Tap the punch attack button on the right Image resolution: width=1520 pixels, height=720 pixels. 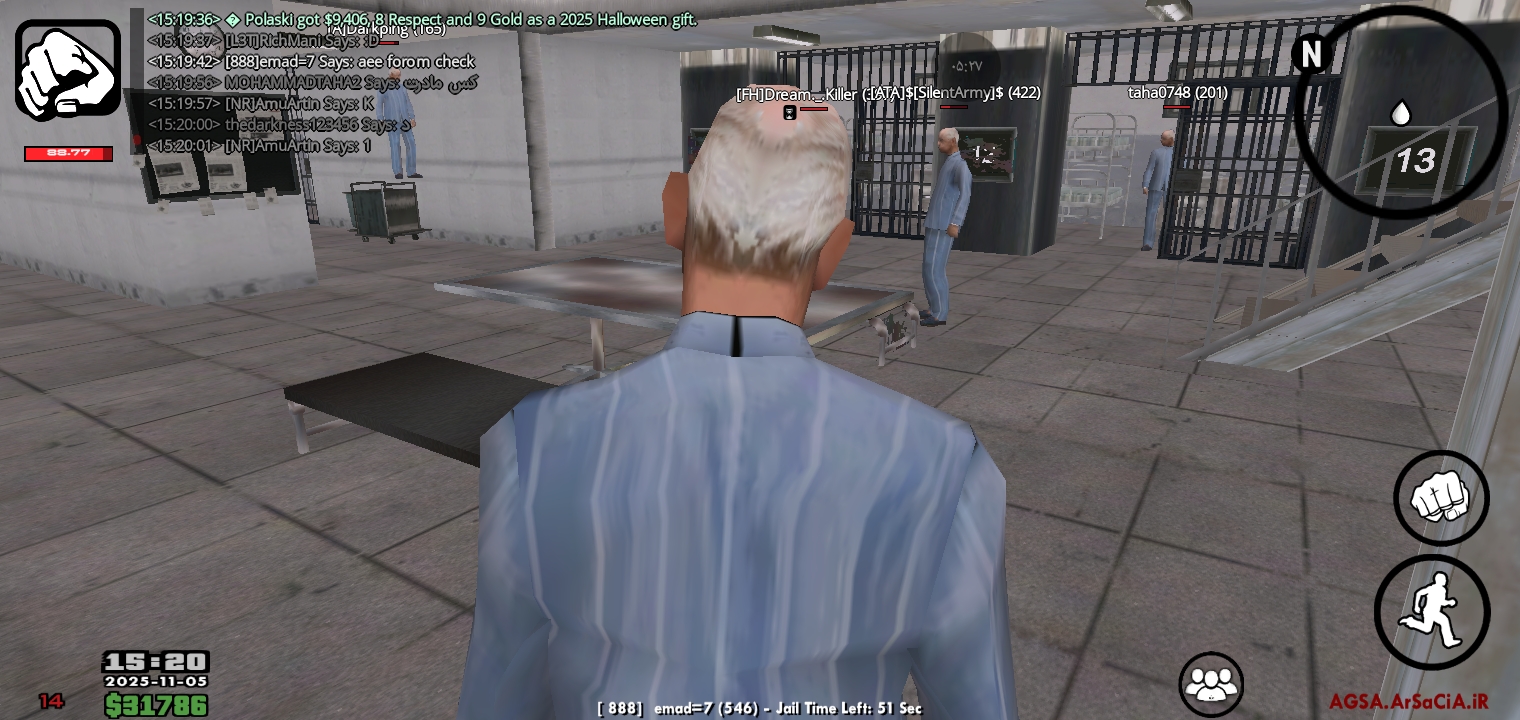pos(1441,498)
